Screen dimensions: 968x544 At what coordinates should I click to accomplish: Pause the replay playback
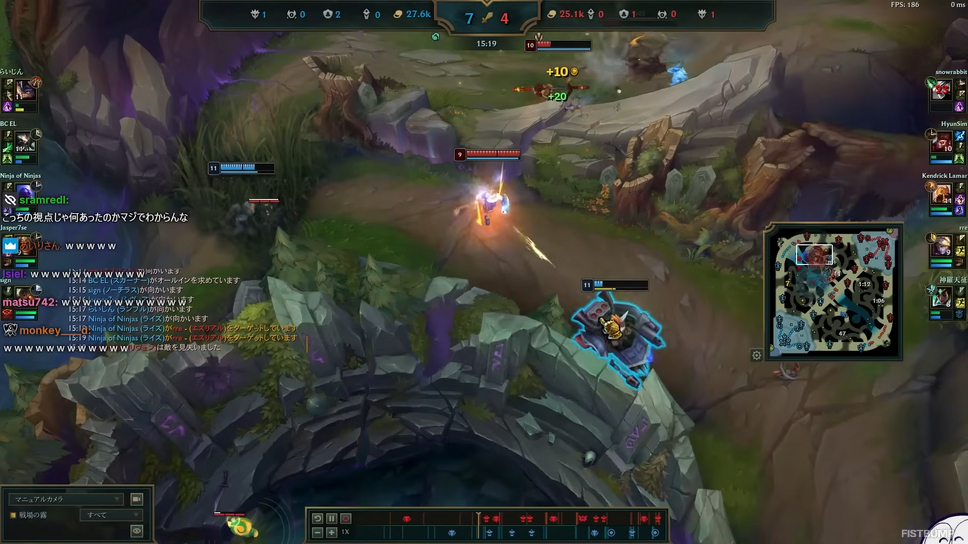pyautogui.click(x=332, y=519)
